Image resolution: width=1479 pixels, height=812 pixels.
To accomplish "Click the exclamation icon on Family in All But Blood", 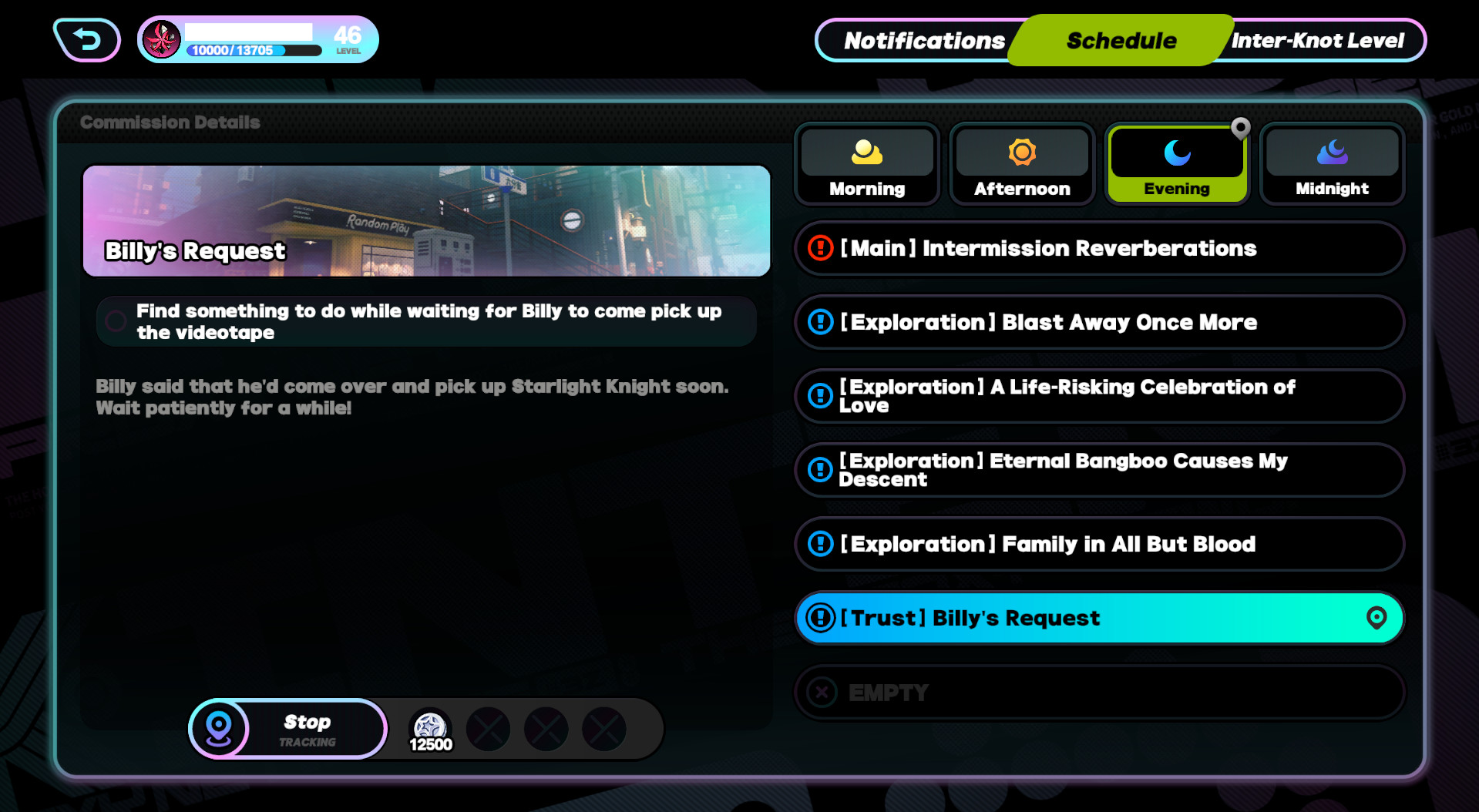I will point(819,544).
